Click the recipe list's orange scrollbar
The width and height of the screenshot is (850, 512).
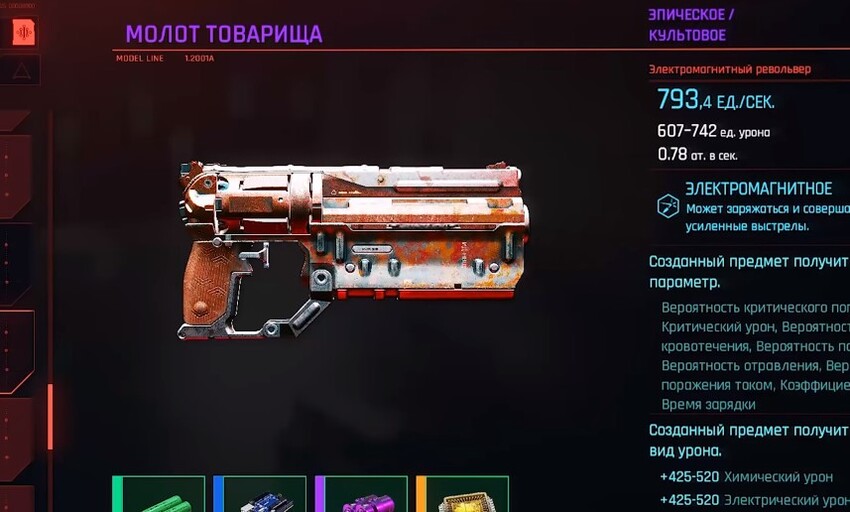coord(50,416)
